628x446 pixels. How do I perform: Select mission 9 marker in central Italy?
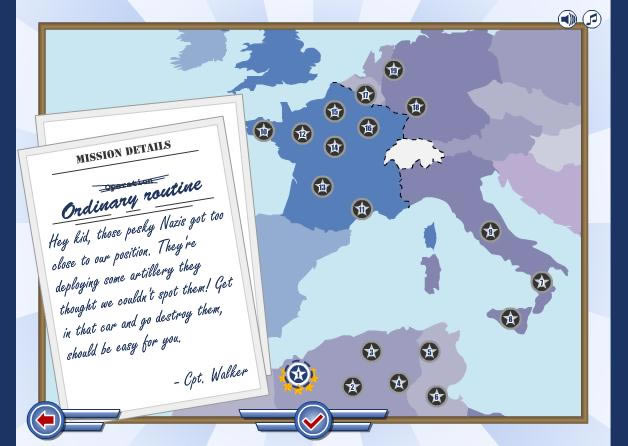[x=490, y=231]
